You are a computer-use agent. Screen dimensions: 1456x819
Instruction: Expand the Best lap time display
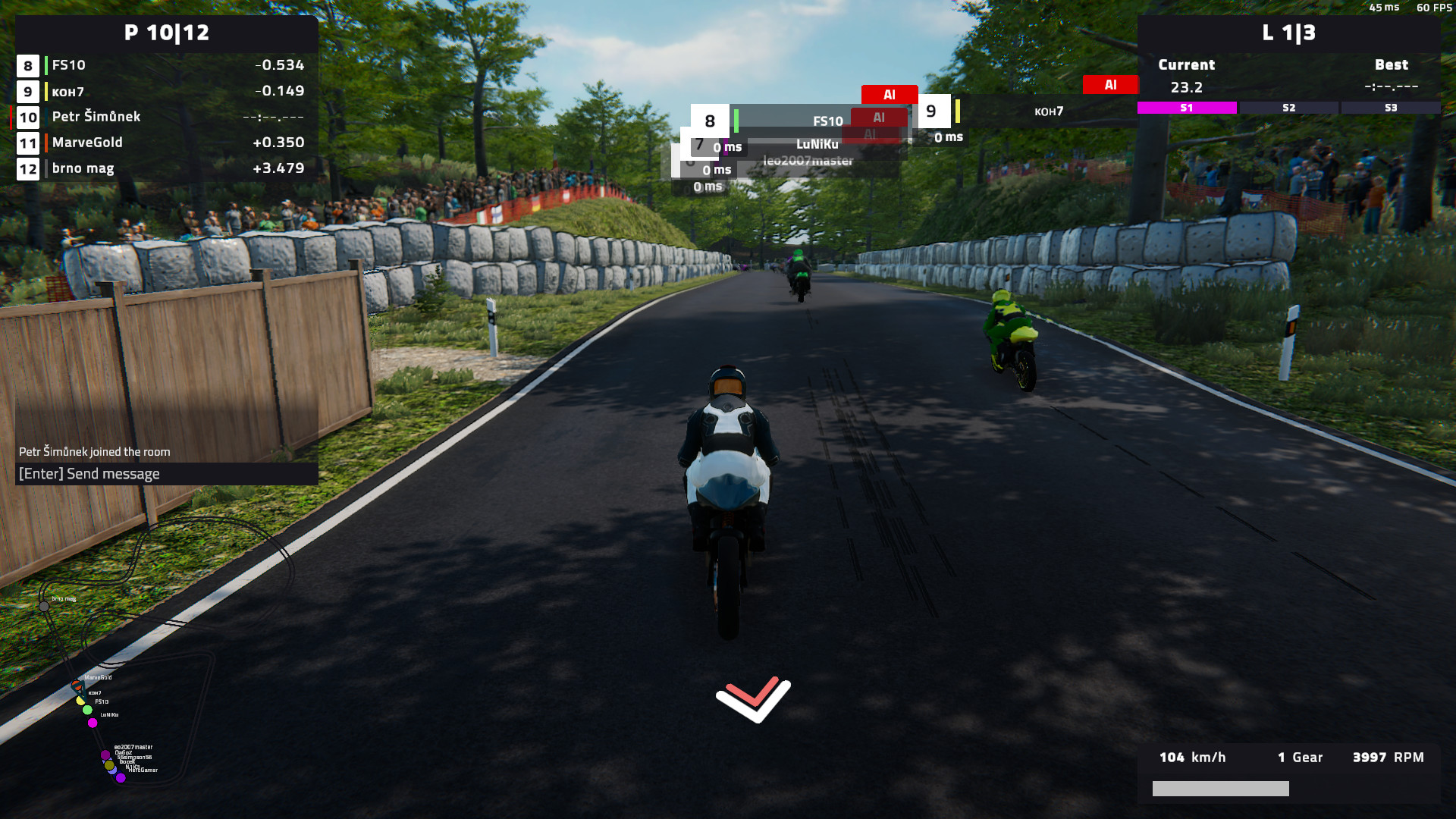coord(1392,86)
